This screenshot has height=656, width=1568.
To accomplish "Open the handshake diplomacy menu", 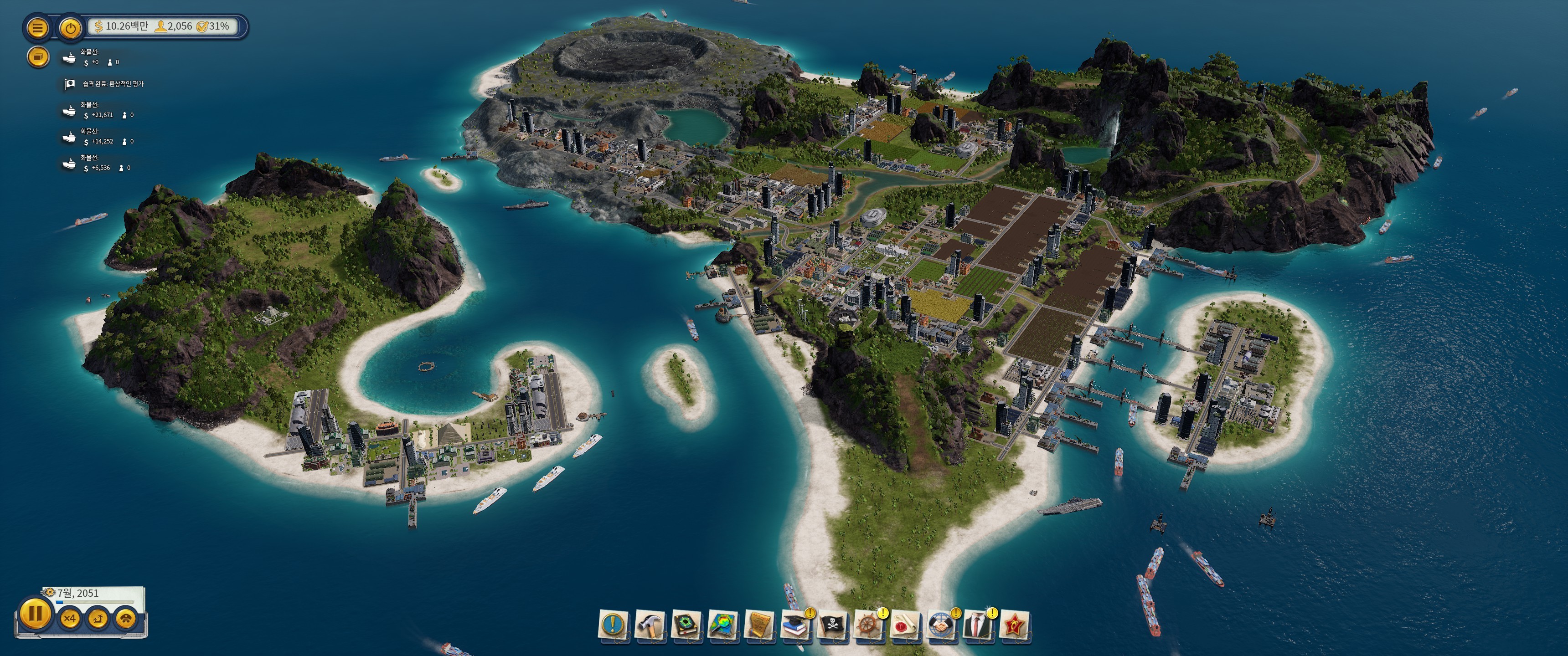I will pyautogui.click(x=942, y=625).
